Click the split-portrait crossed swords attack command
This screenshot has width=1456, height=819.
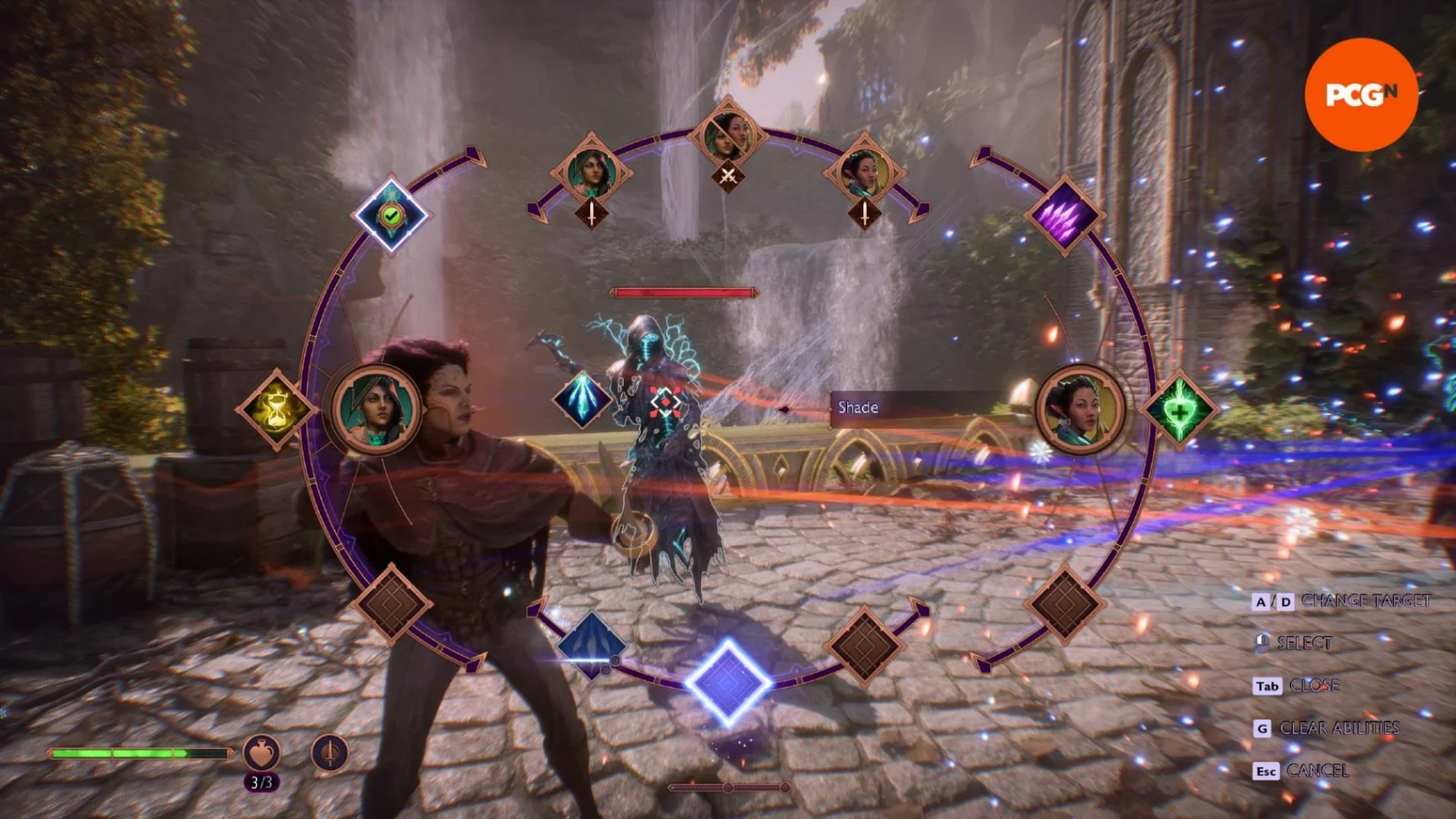pyautogui.click(x=728, y=147)
